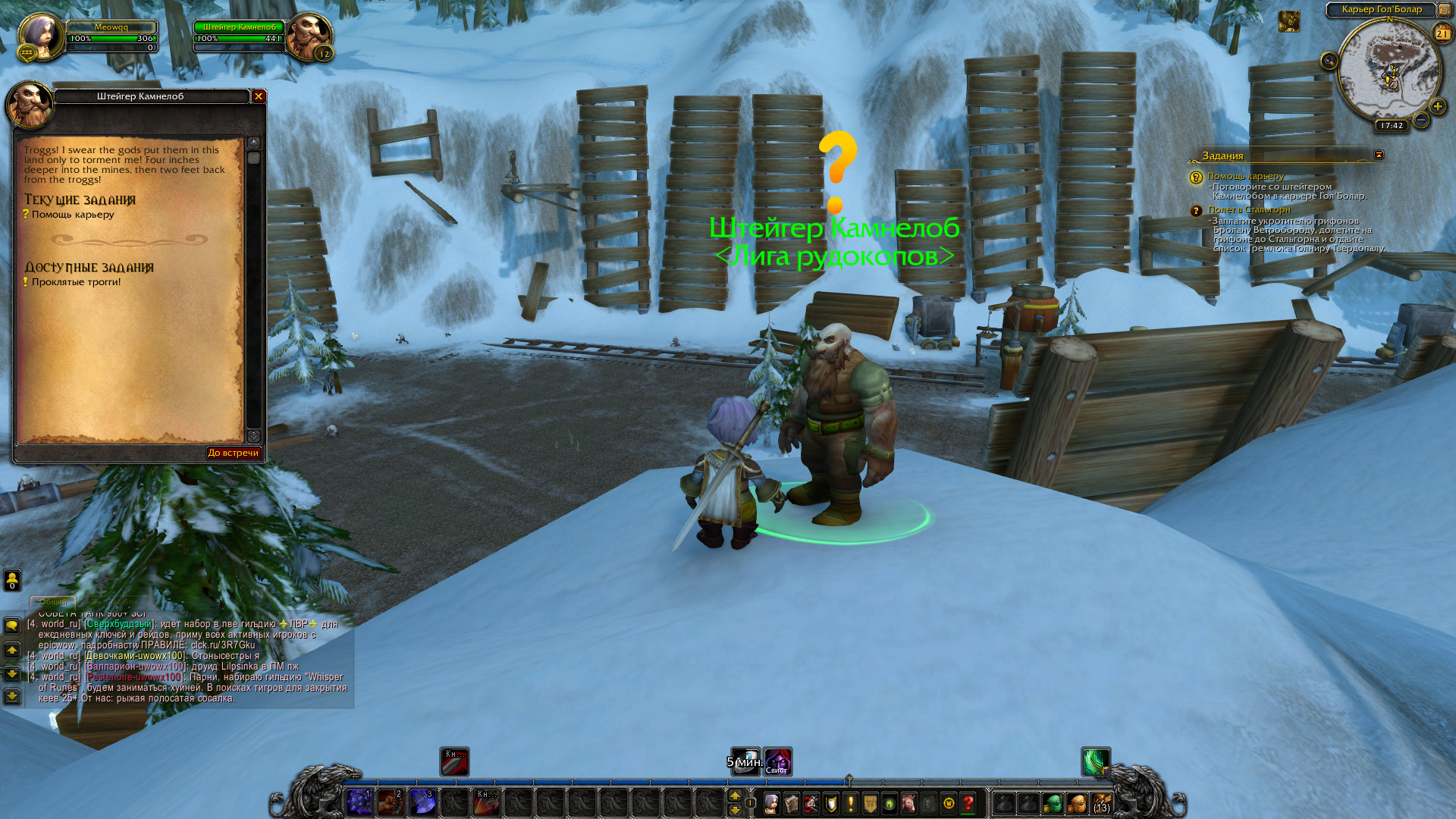Click the До встречи goodbye button
This screenshot has width=1456, height=819.
(x=234, y=453)
